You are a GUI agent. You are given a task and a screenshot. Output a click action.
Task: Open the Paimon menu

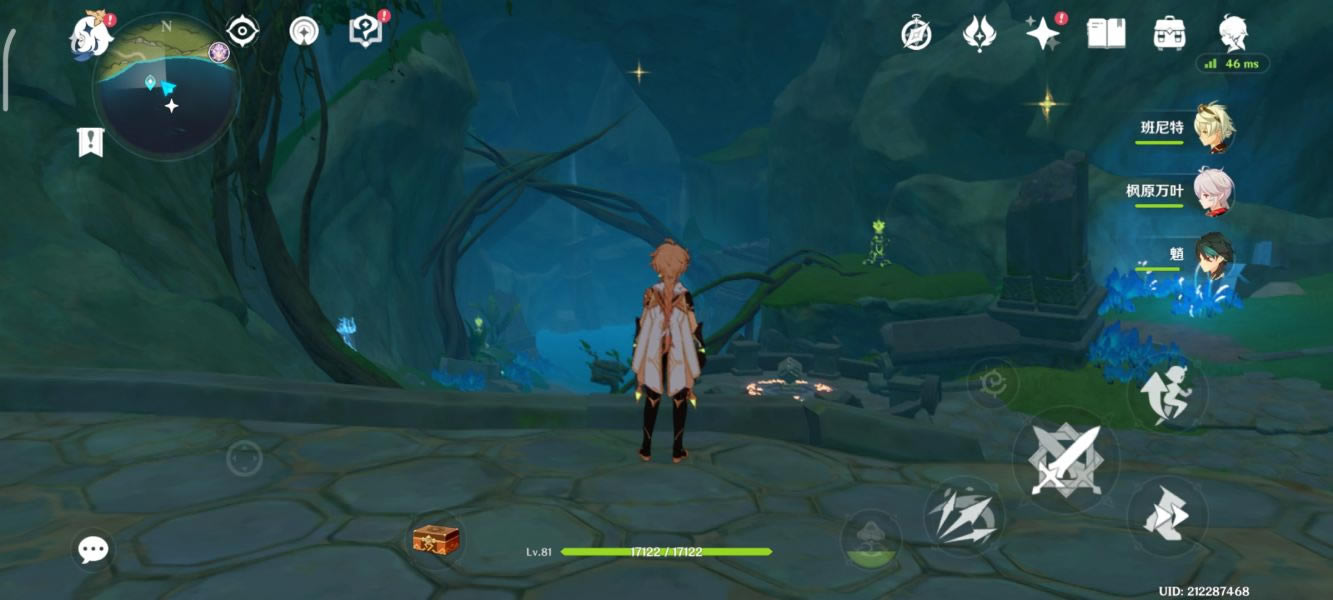(90, 38)
